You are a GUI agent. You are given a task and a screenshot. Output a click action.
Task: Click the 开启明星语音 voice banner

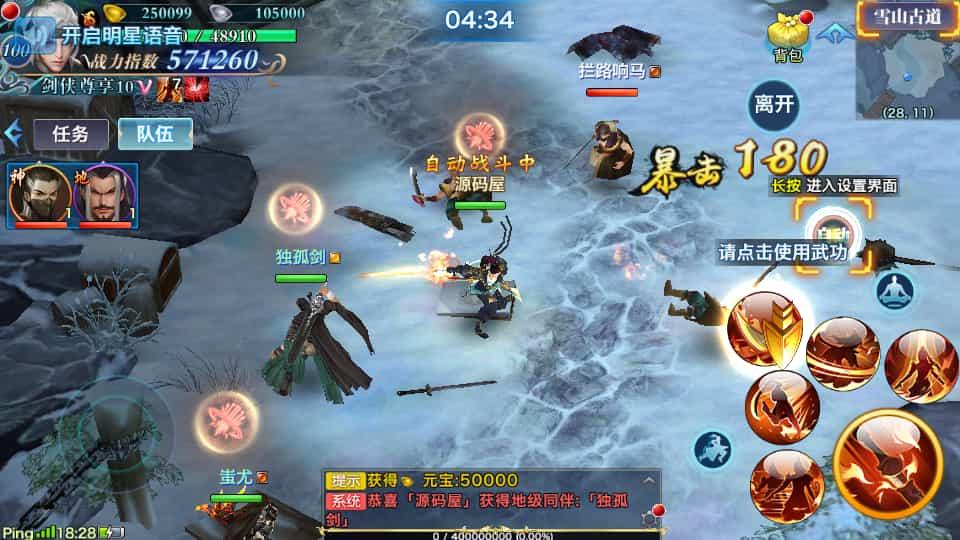tap(120, 33)
